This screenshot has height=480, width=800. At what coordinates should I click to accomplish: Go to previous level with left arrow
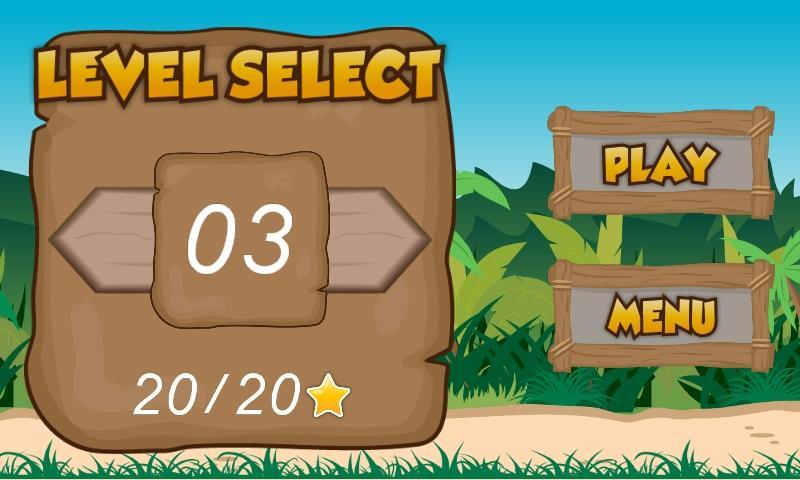100,238
